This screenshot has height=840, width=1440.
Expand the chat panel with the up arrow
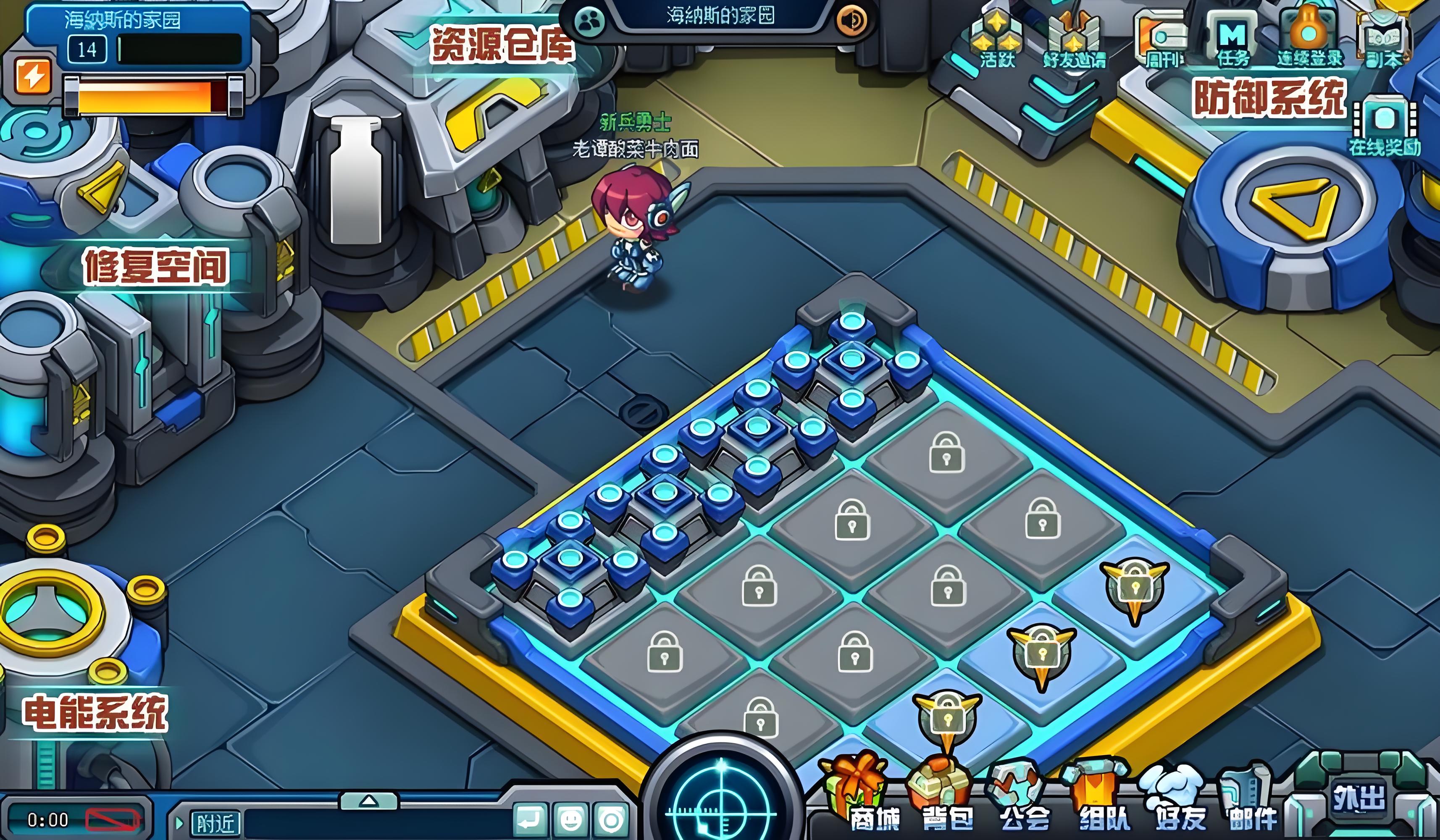tap(369, 801)
